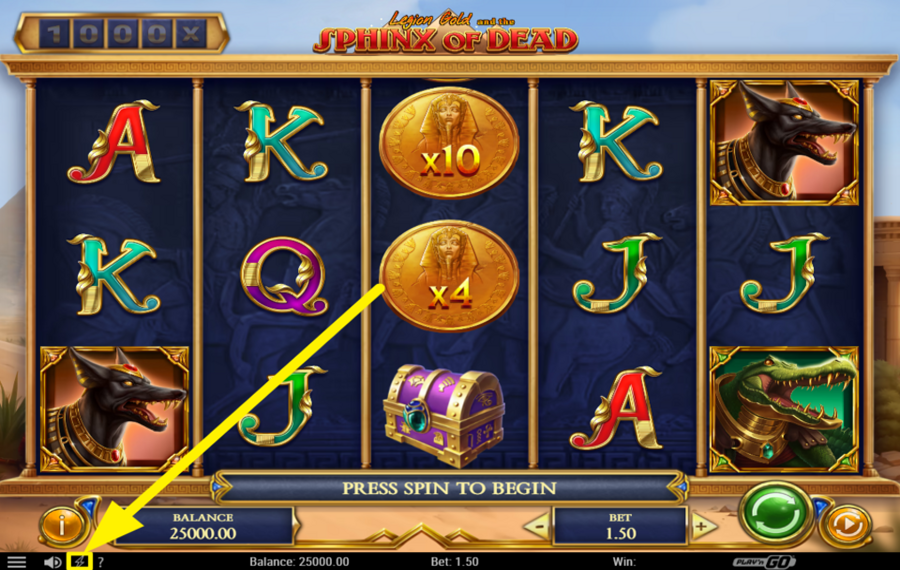Screen dimensions: 900x570
Task: Toggle the lightning fast play icon
Action: (79, 561)
